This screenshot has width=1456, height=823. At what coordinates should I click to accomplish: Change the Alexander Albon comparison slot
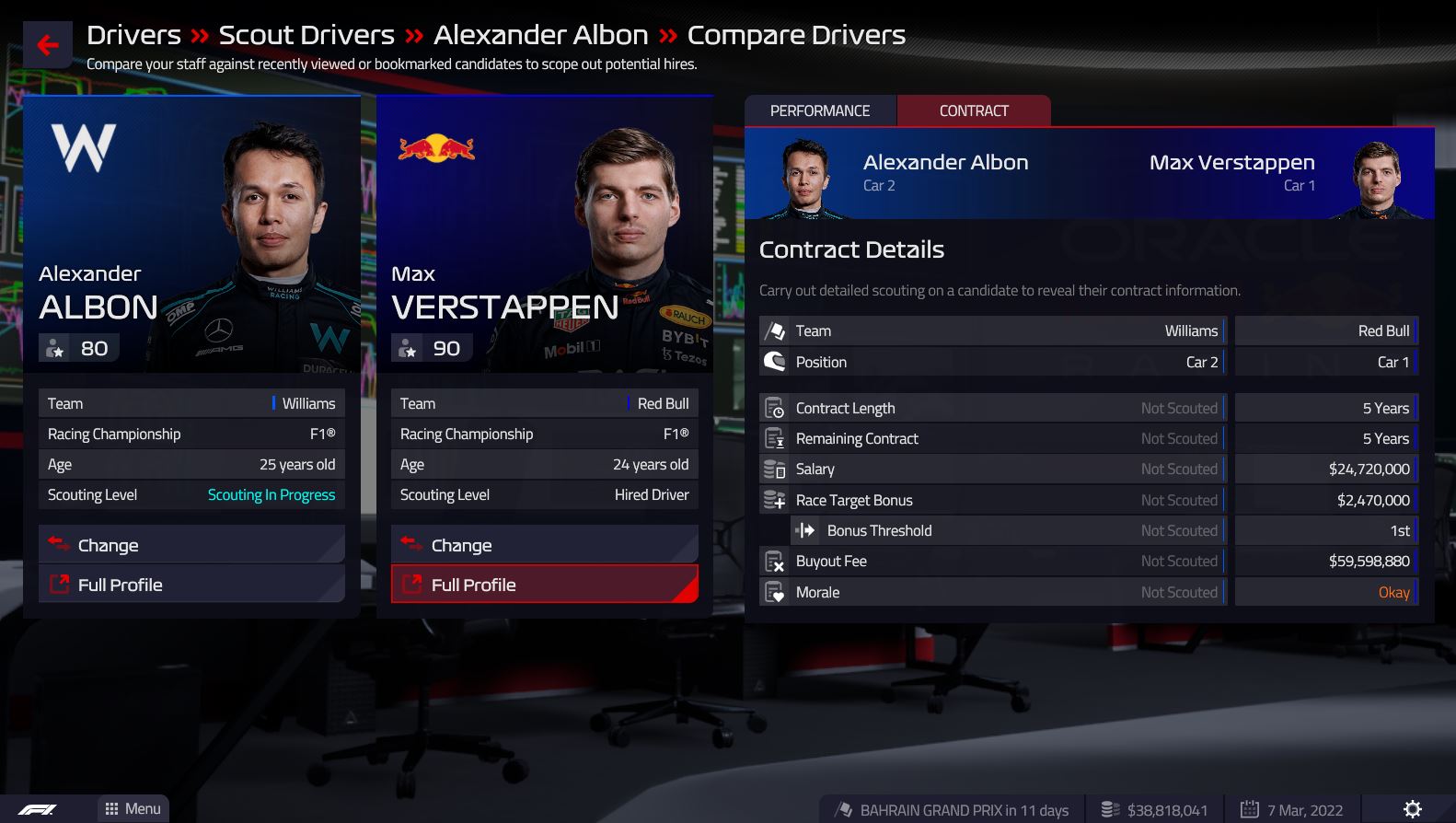click(x=191, y=545)
